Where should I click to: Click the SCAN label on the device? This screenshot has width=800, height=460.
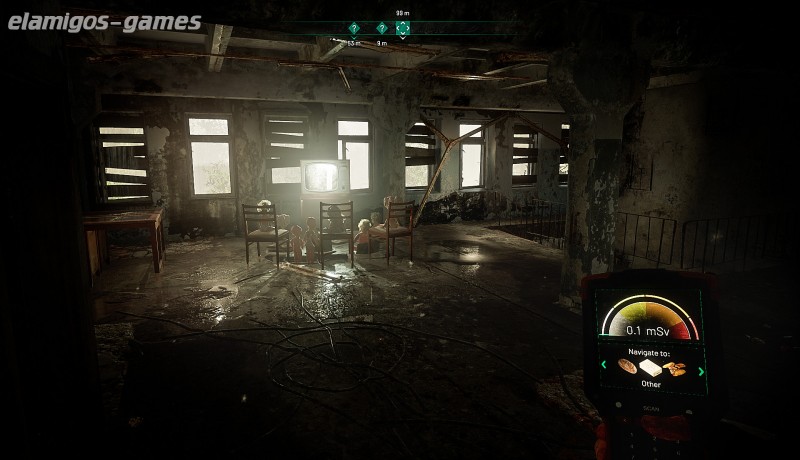tap(652, 410)
